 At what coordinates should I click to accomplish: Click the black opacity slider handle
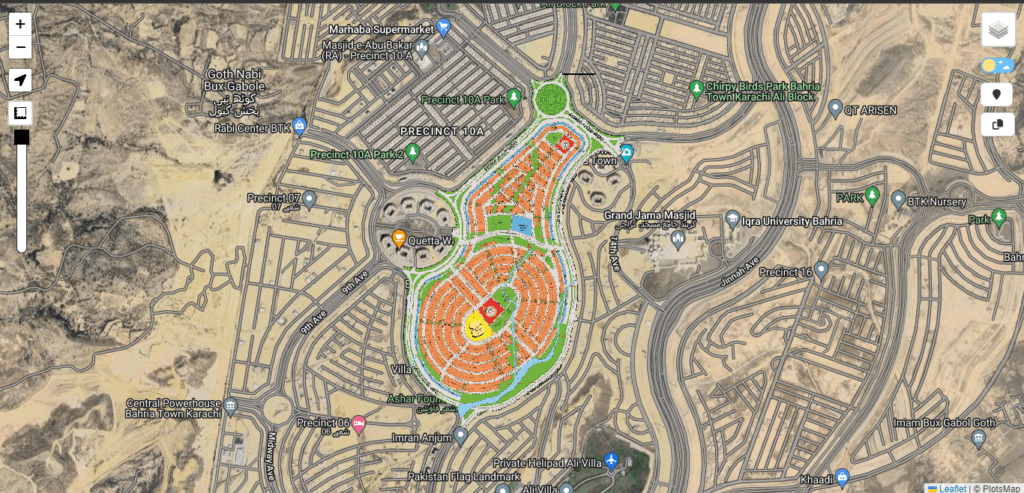(x=21, y=137)
